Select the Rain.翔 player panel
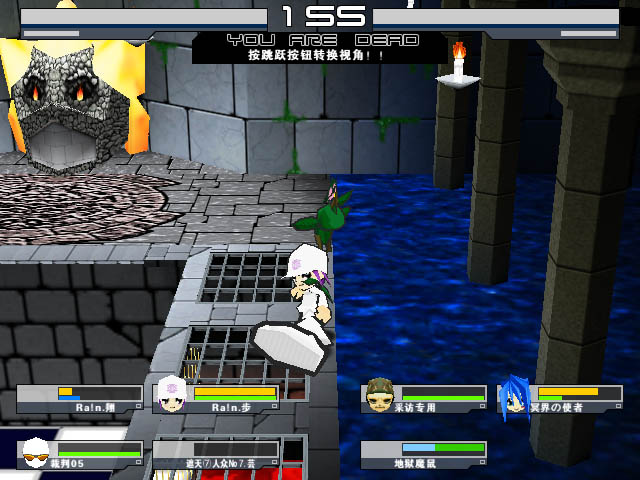640x480 pixels. pos(80,399)
